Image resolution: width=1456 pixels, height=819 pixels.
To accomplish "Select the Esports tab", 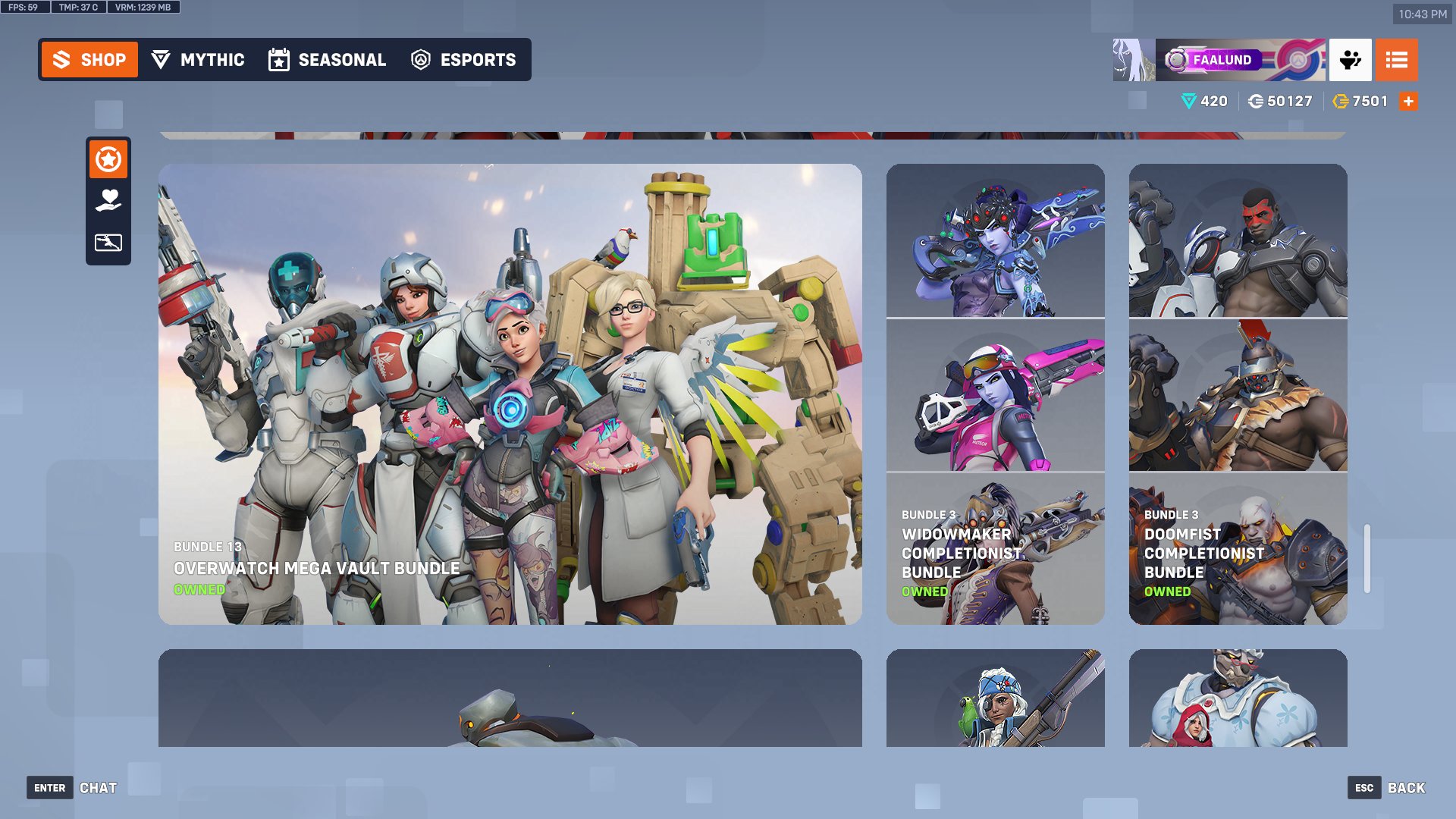I will point(463,59).
